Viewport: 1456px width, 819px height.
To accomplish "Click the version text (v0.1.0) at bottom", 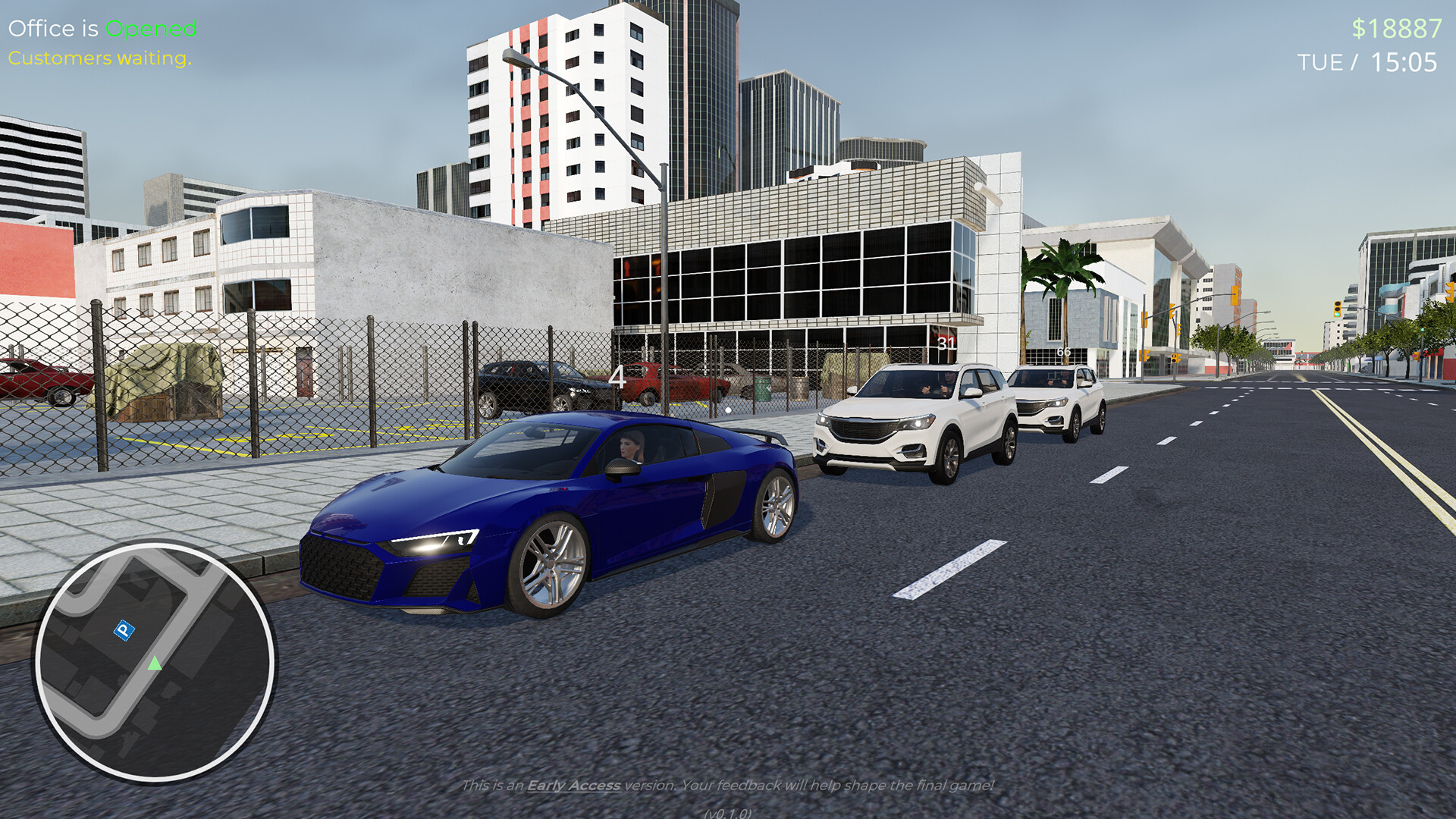I will (x=728, y=813).
